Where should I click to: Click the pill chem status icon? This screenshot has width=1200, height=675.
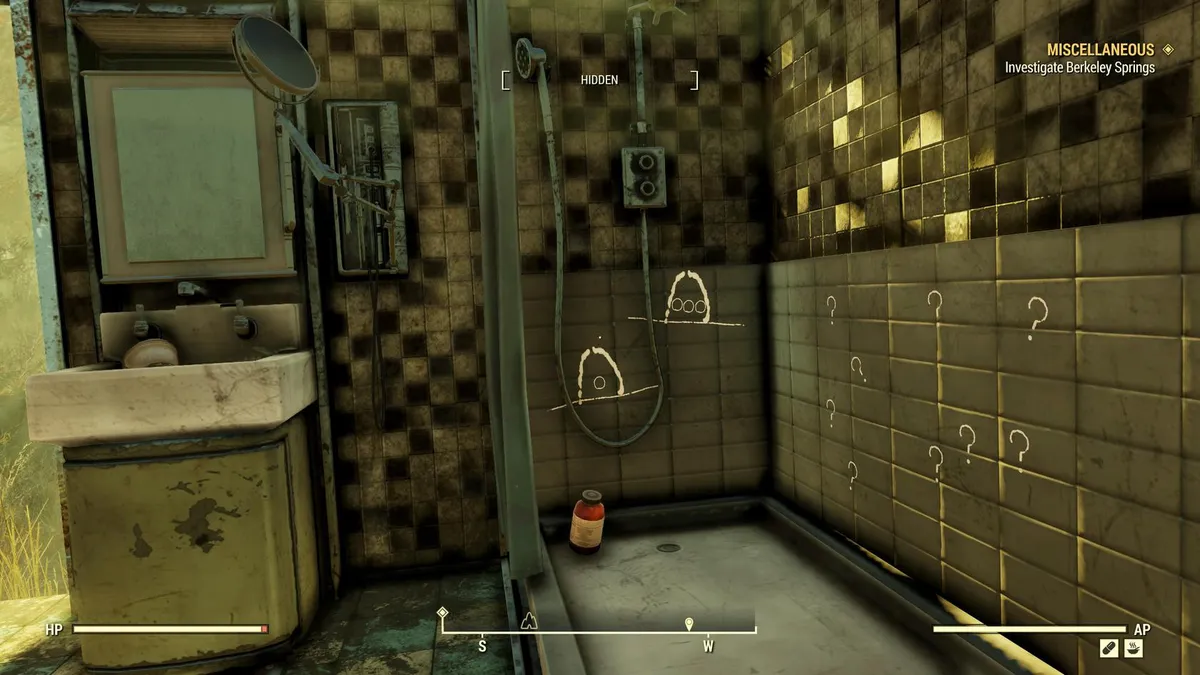pos(1108,649)
